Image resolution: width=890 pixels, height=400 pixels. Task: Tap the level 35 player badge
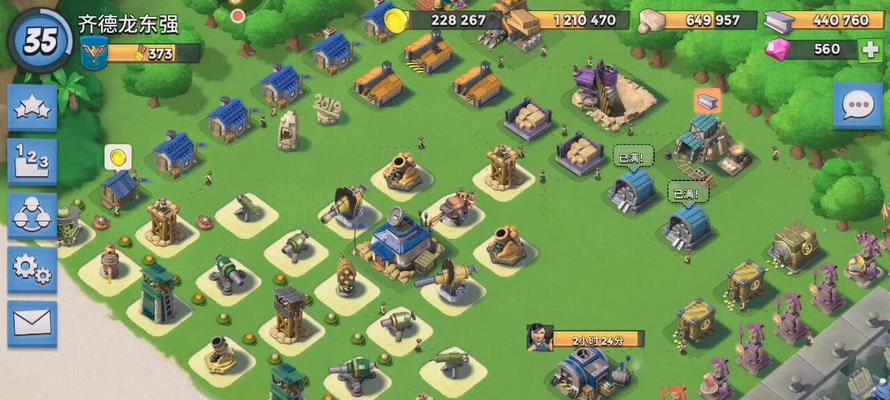[39, 40]
